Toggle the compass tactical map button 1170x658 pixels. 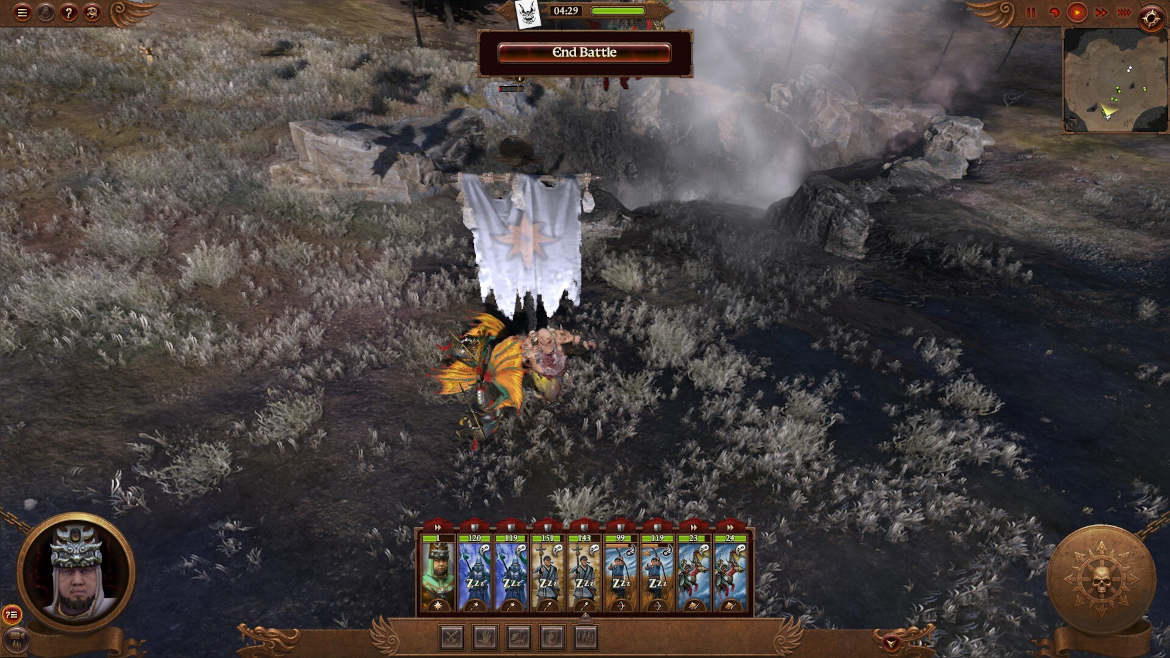[1152, 14]
